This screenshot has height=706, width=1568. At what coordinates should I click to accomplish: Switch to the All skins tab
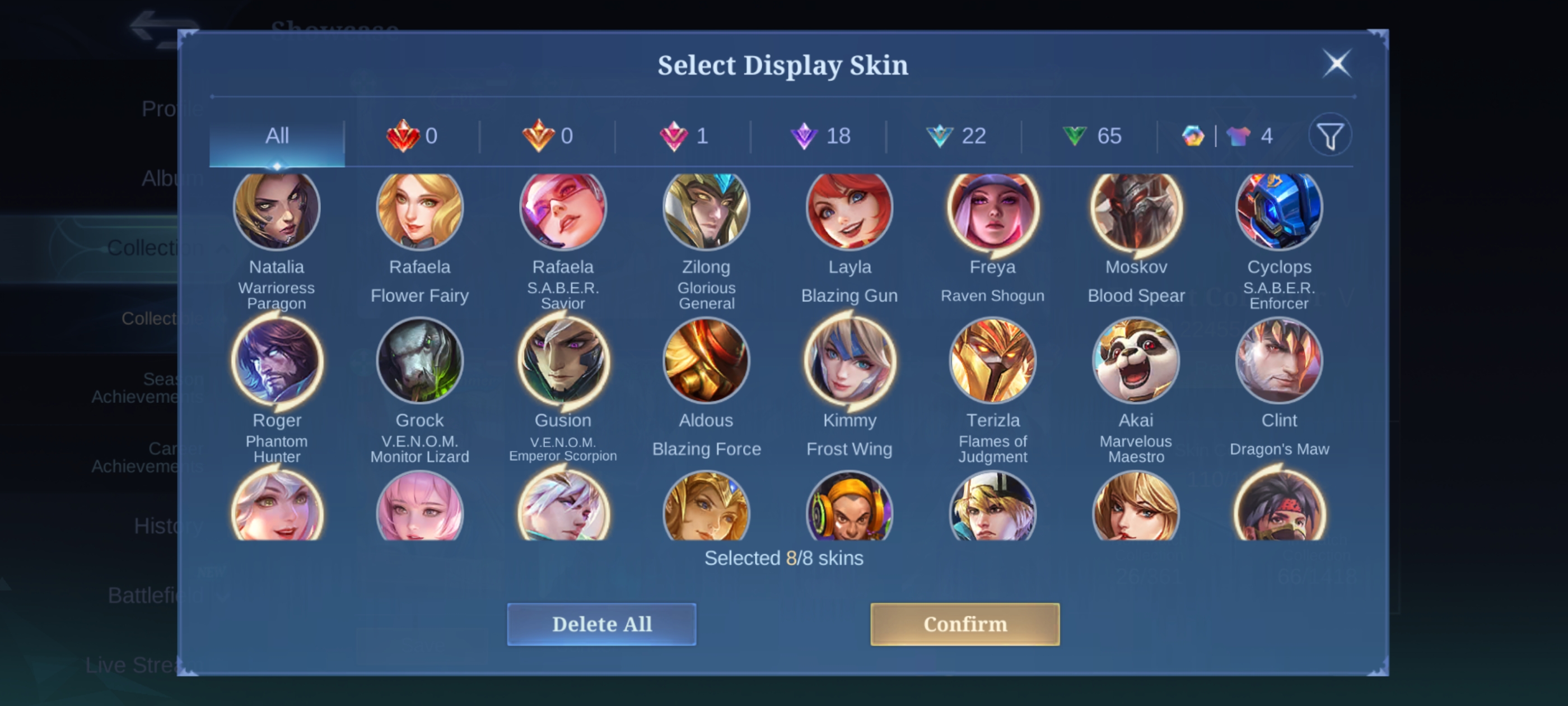[277, 136]
